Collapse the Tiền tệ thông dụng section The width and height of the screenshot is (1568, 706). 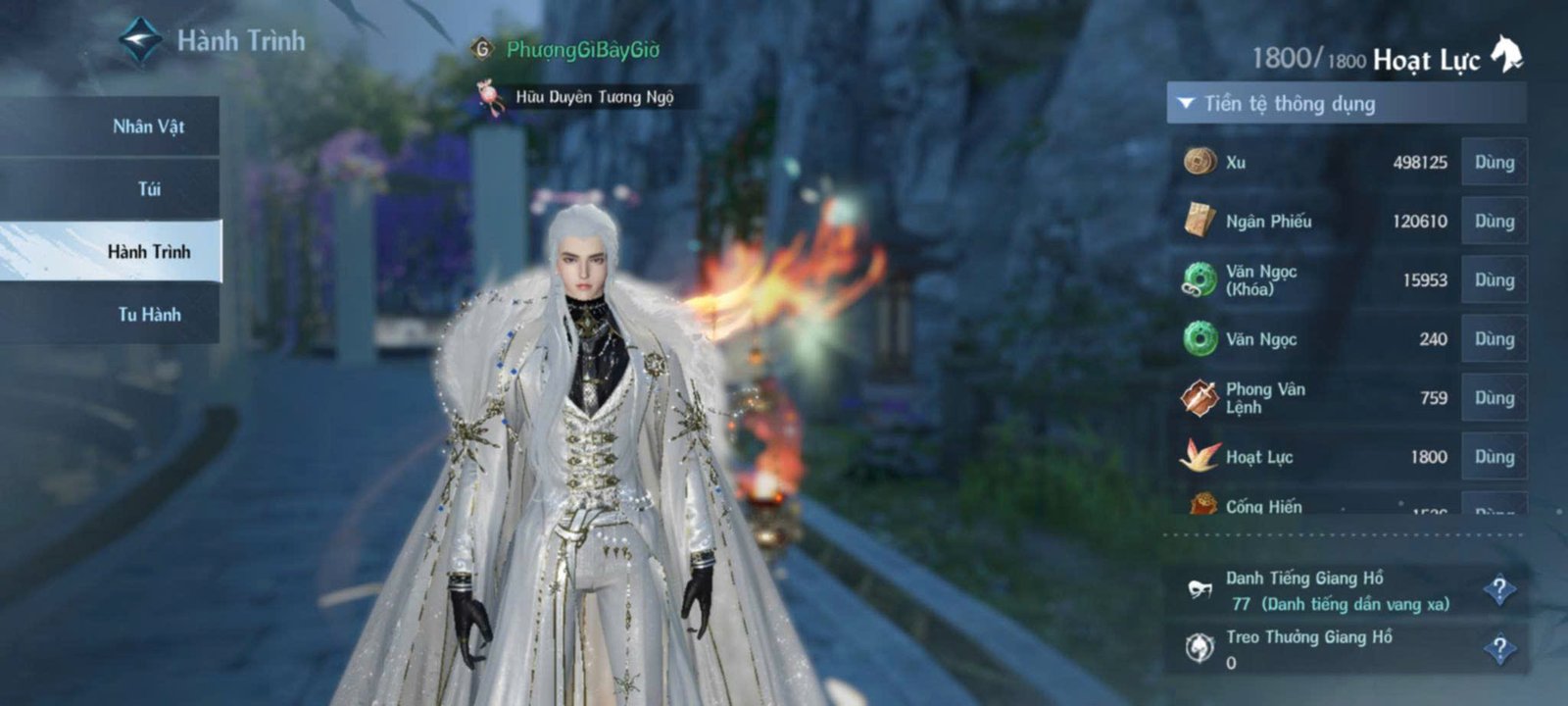pyautogui.click(x=1187, y=101)
